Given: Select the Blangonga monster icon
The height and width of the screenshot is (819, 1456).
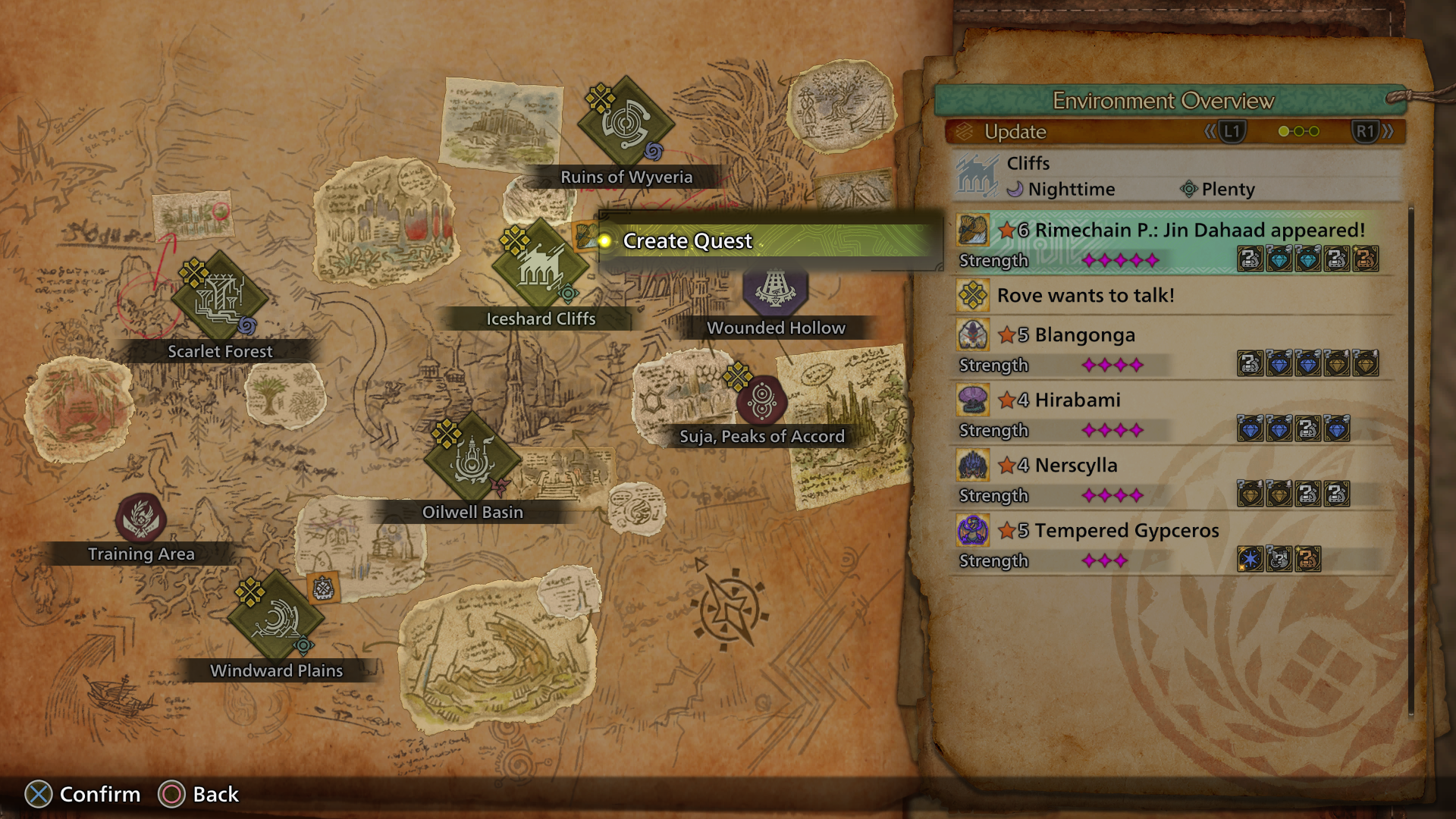Looking at the screenshot, I should click(x=974, y=334).
